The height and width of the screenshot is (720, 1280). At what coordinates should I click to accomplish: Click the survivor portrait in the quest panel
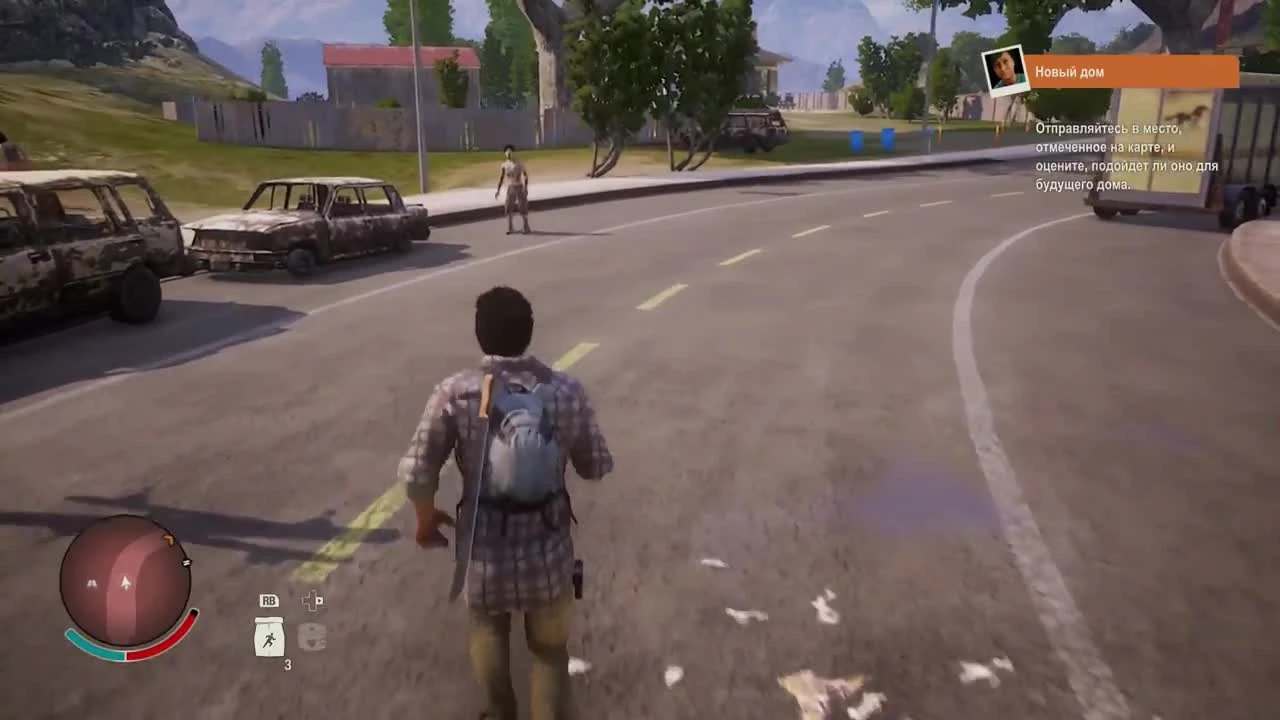pyautogui.click(x=1004, y=70)
